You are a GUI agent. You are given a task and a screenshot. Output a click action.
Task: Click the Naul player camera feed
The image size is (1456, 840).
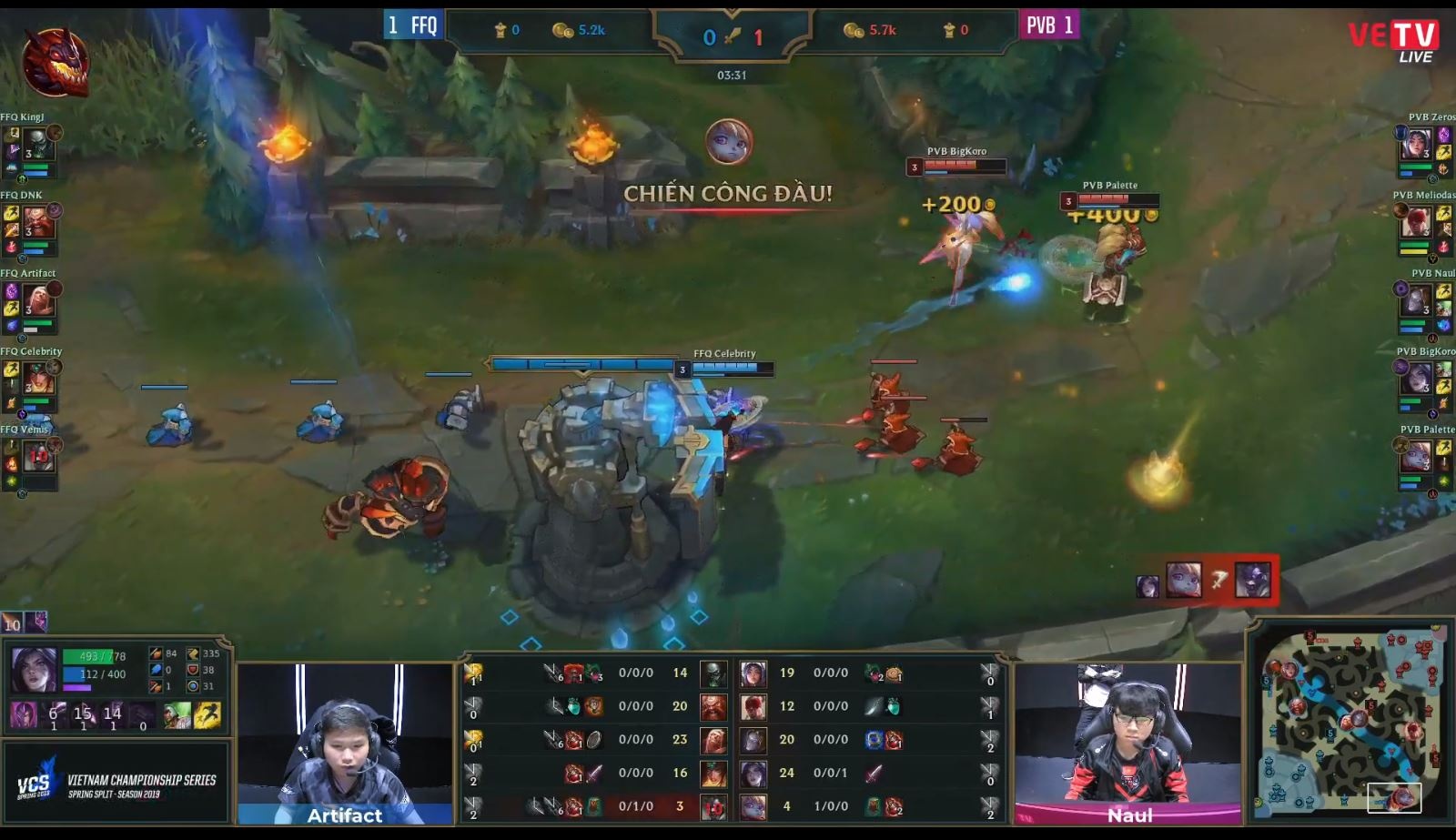[x=1128, y=744]
